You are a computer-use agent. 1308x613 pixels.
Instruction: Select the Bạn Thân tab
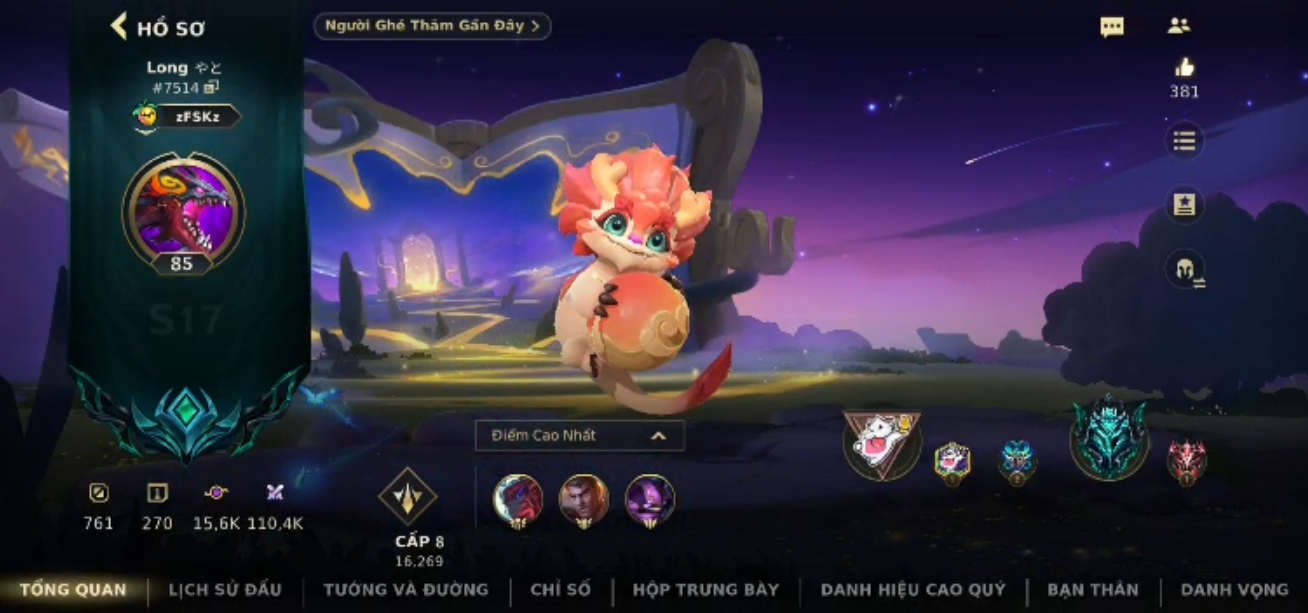tap(1093, 590)
